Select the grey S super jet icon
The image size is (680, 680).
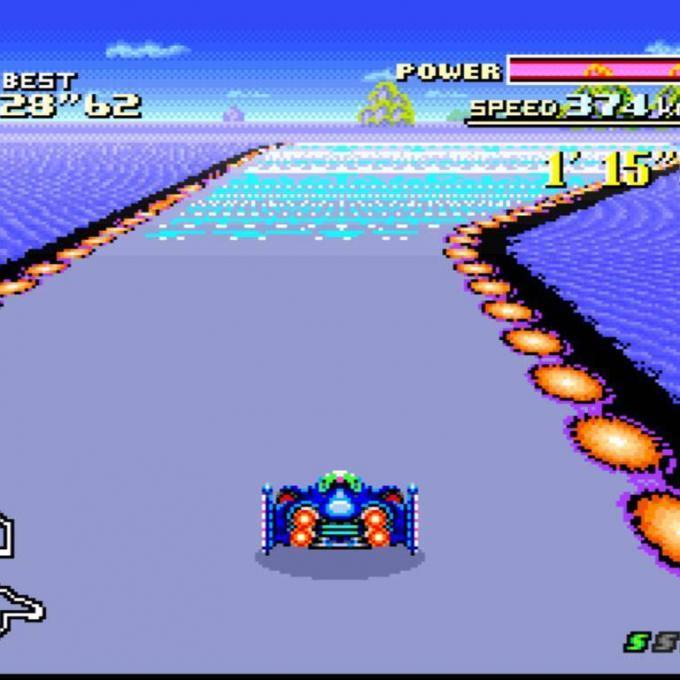pos(664,643)
